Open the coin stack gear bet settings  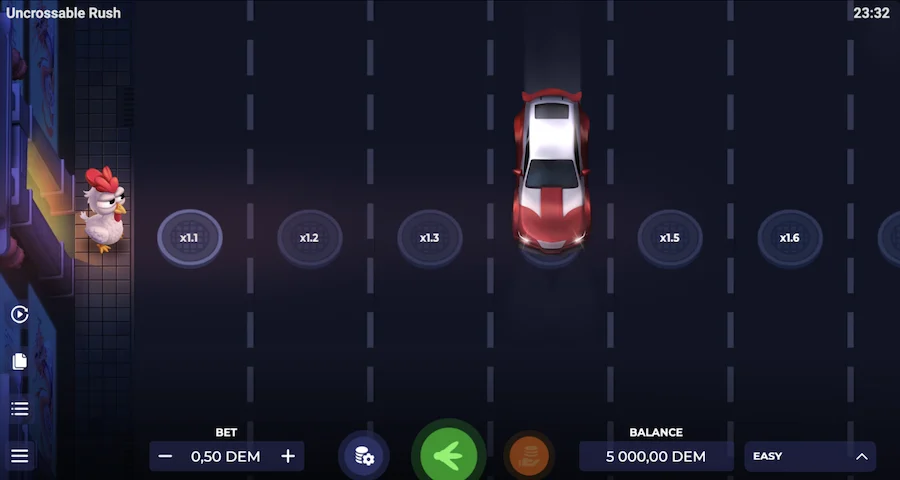(x=364, y=456)
